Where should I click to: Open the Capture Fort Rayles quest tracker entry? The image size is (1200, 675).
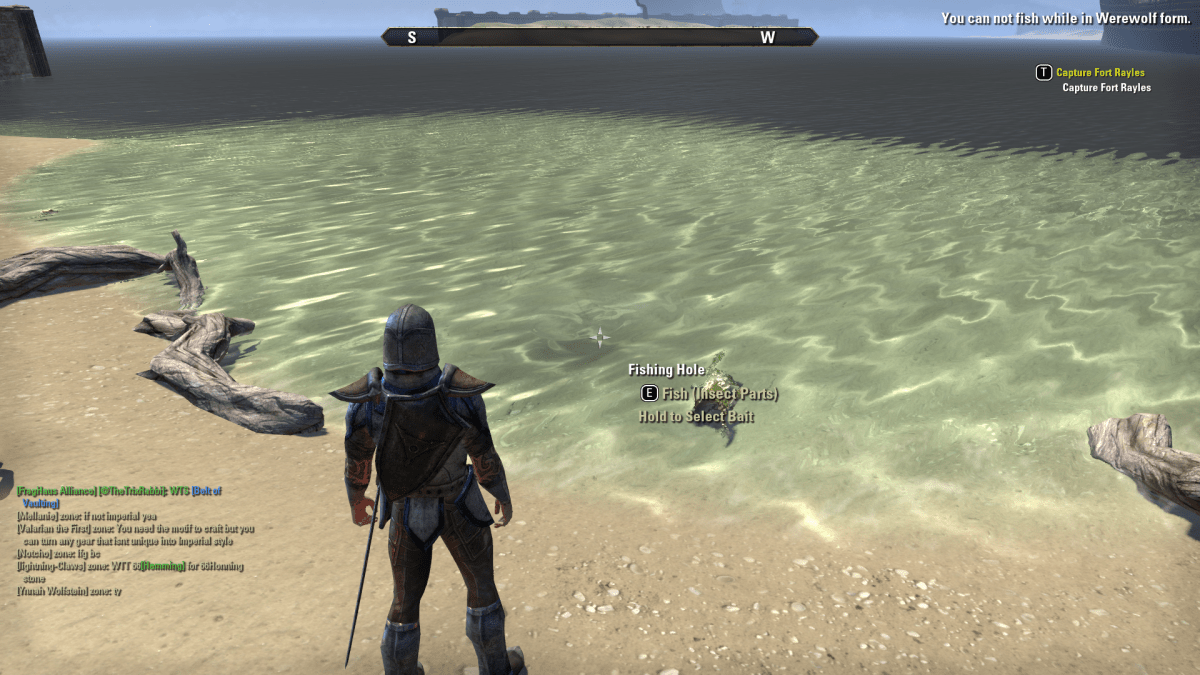coord(1100,73)
